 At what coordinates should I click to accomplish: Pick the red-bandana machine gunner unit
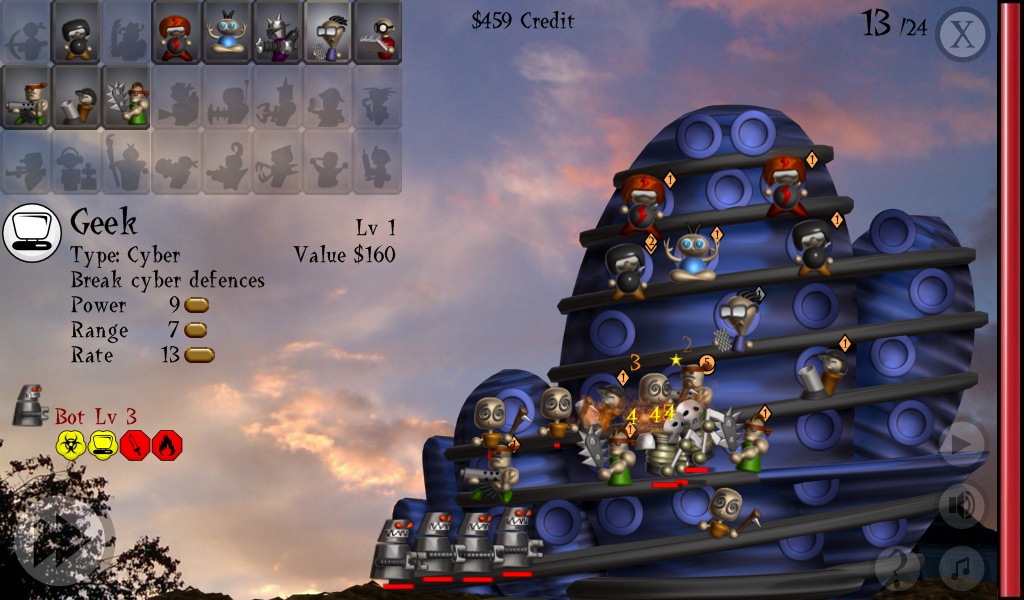click(26, 97)
